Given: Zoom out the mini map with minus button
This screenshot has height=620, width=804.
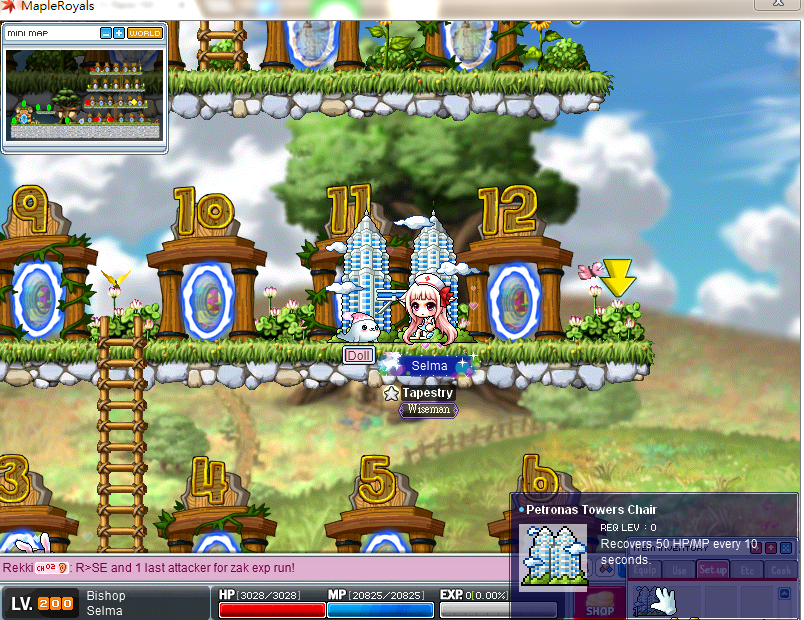Looking at the screenshot, I should 106,33.
